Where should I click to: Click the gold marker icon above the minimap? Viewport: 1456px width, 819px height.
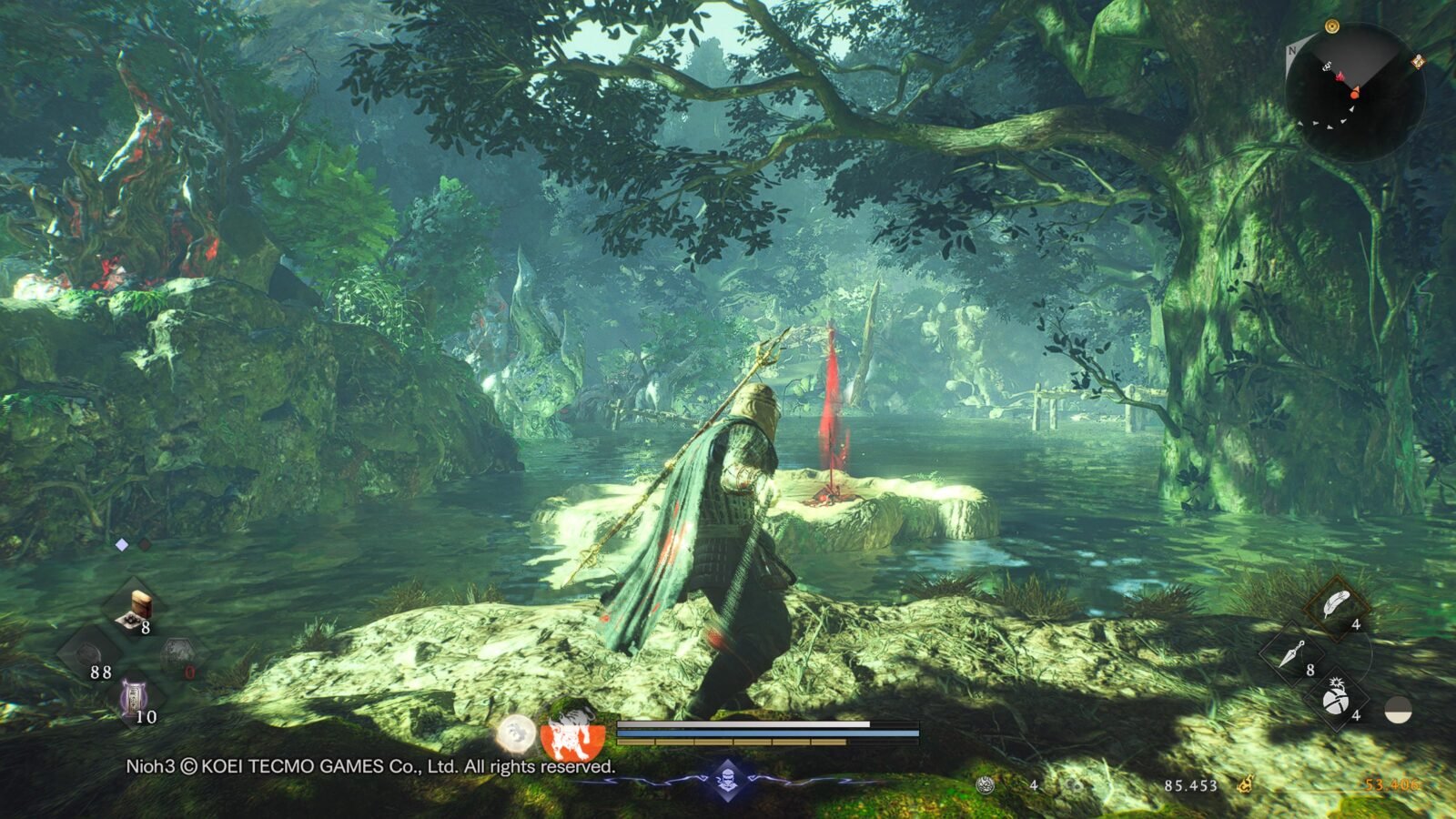coord(1332,25)
